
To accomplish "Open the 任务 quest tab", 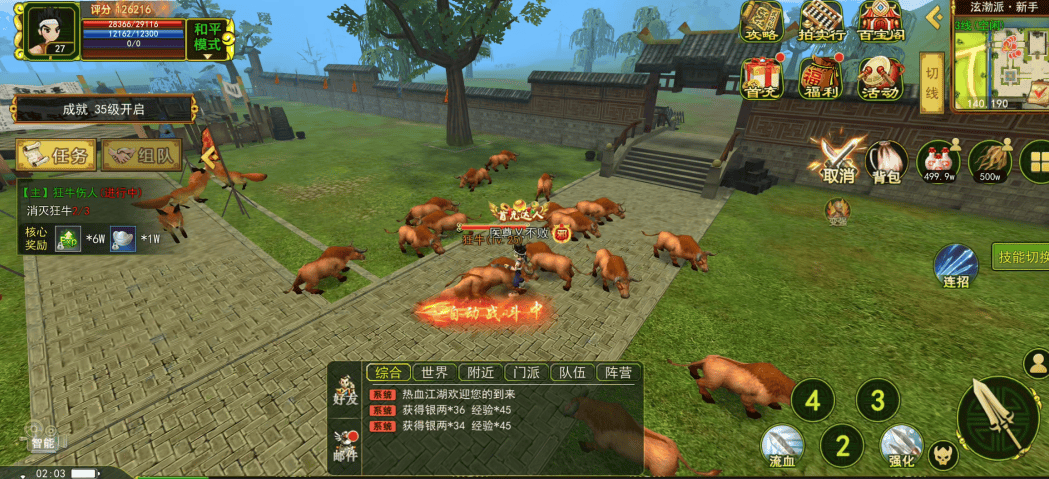I will pos(56,154).
